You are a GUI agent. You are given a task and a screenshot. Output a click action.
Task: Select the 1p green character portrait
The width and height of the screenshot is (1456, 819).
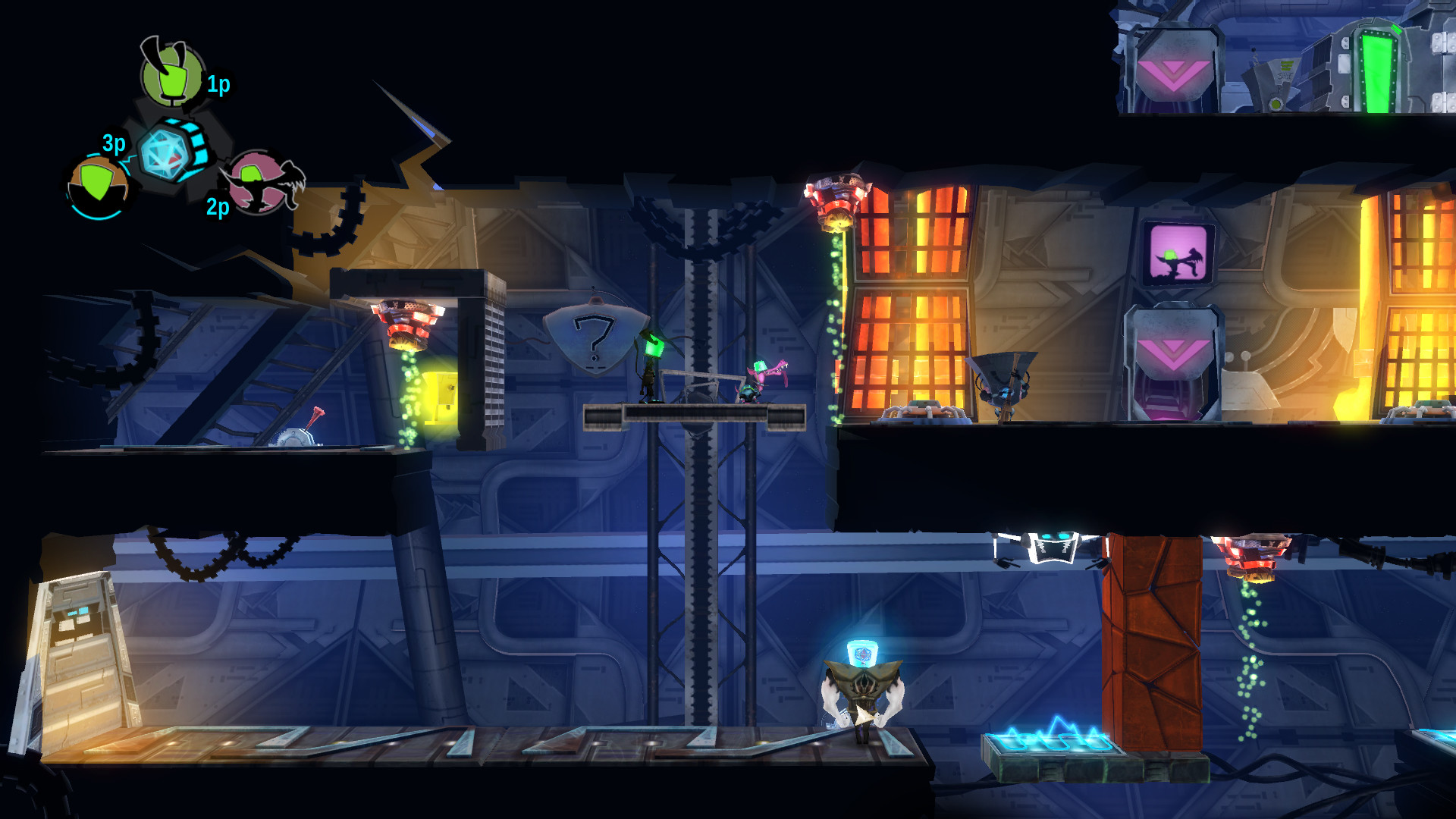[173, 76]
